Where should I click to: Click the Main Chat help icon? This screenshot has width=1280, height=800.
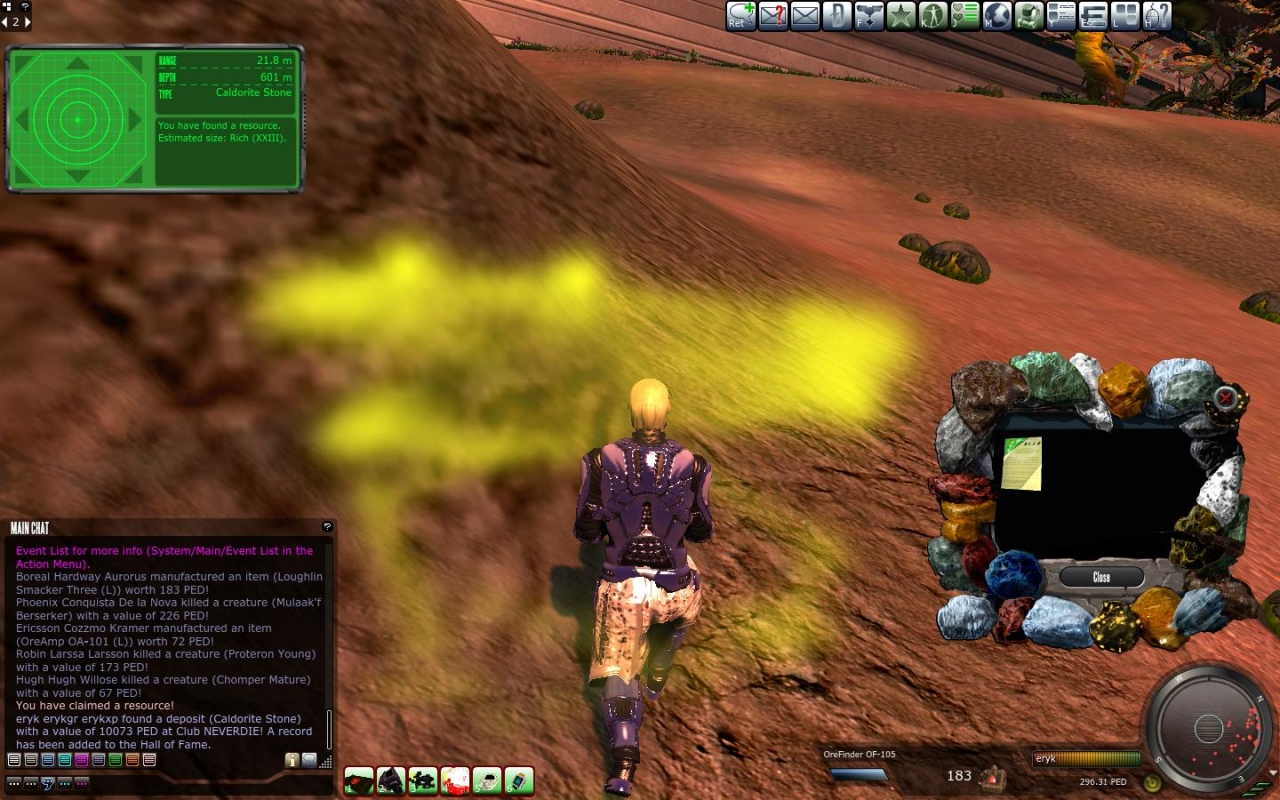[326, 527]
